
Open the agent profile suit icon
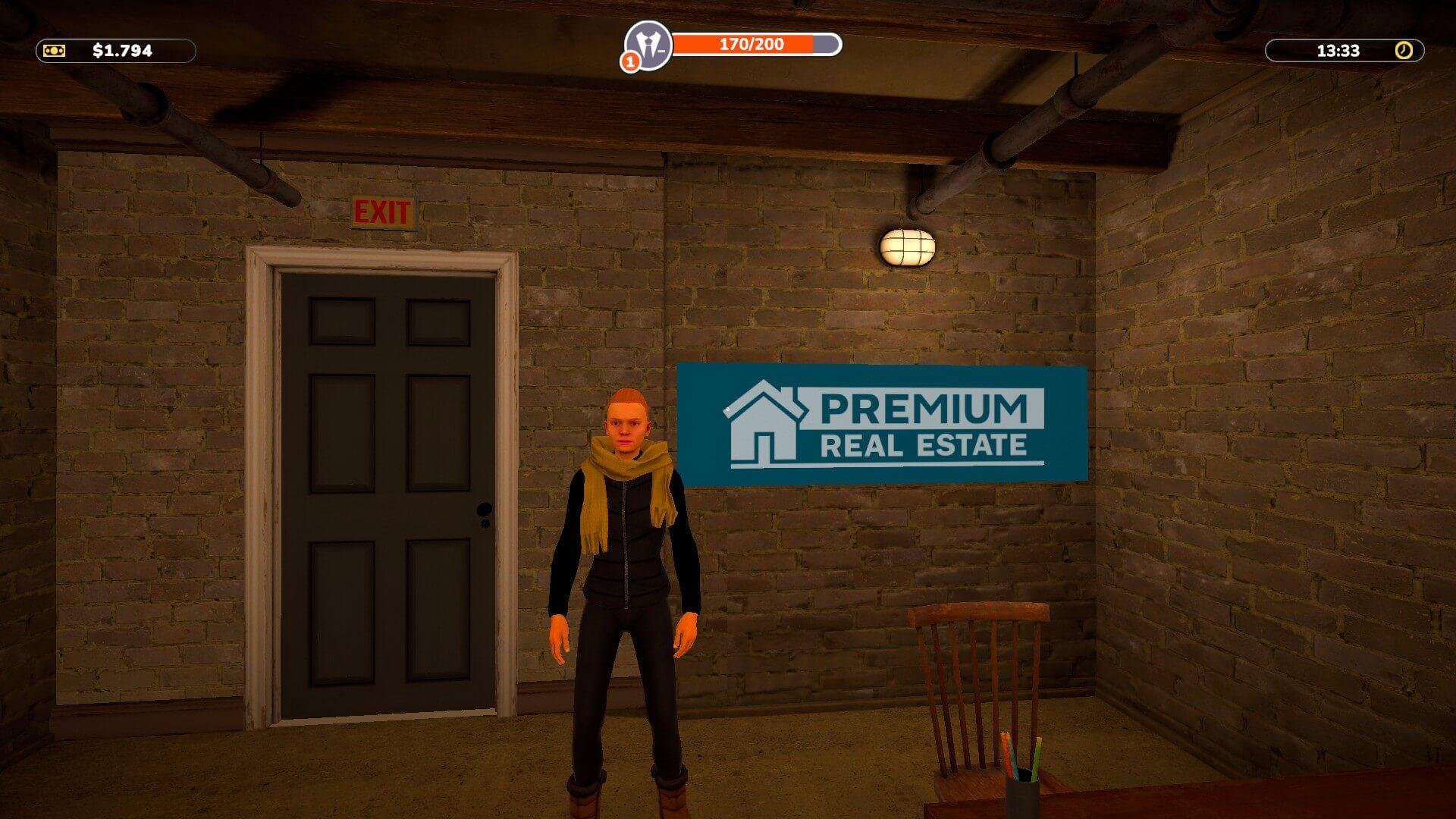(x=648, y=44)
